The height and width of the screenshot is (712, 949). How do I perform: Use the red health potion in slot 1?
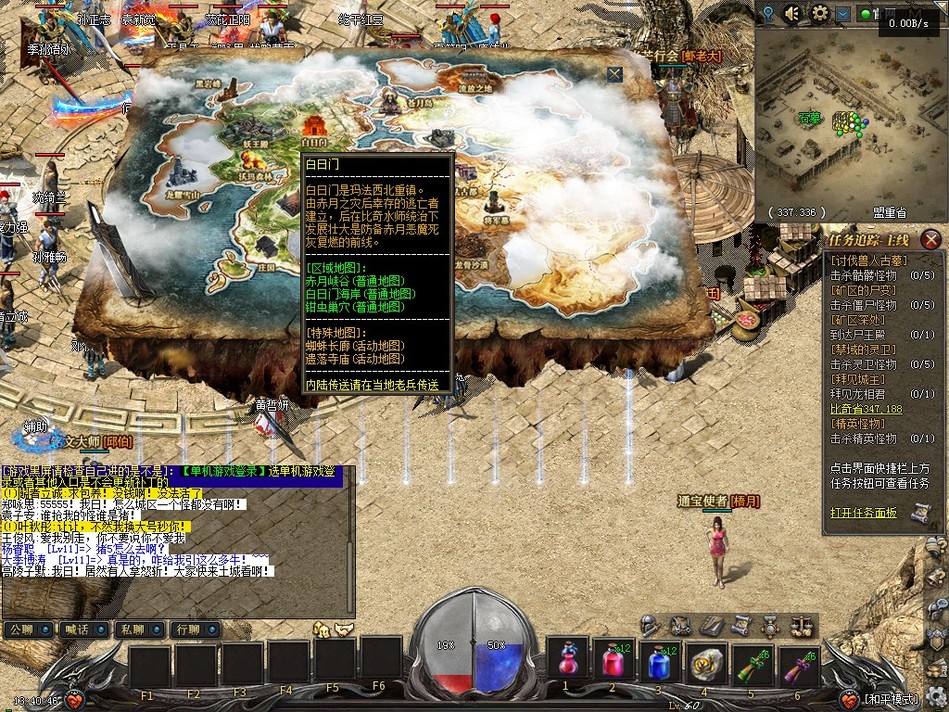coord(565,661)
